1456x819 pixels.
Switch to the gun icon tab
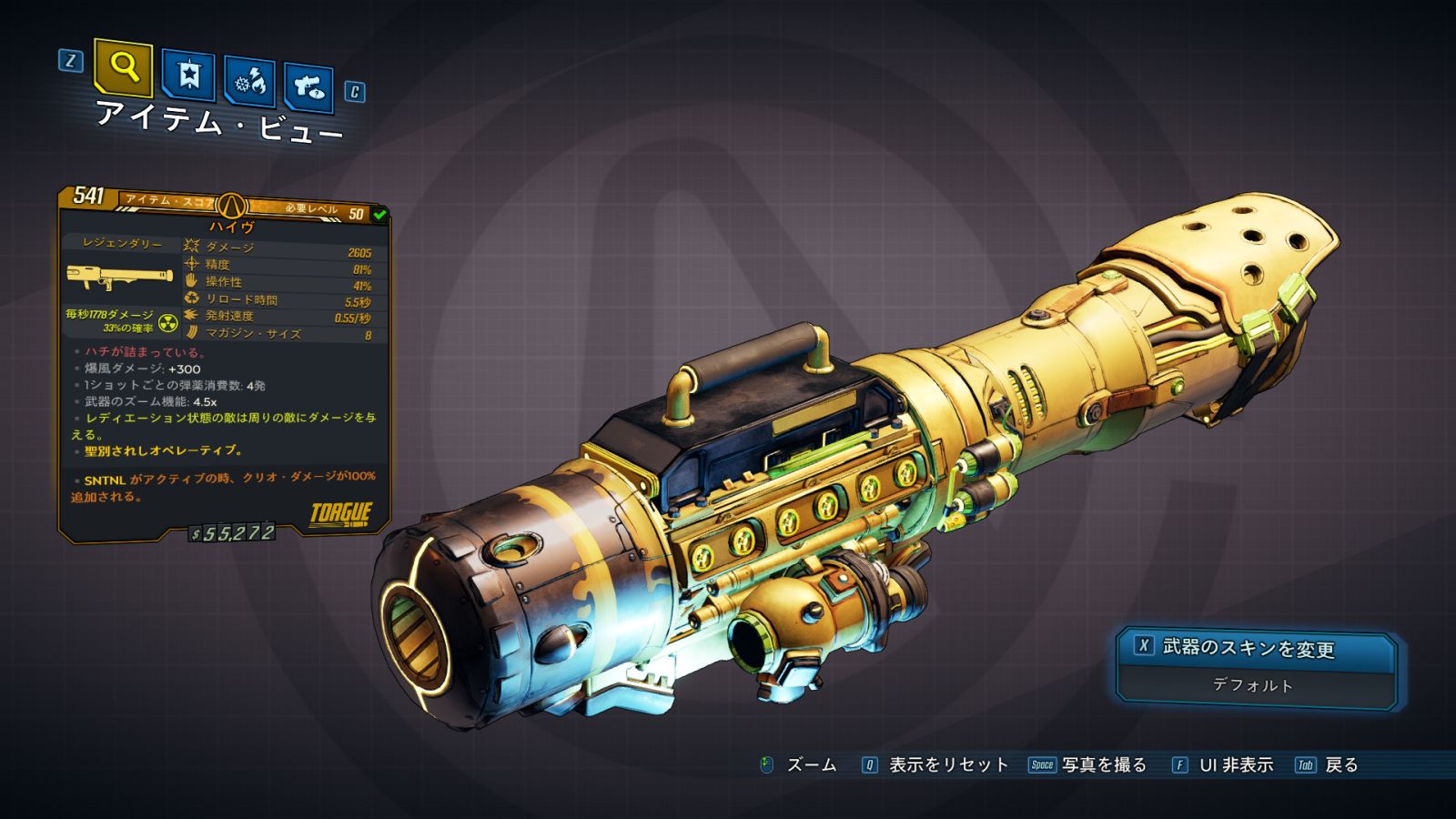pos(308,87)
